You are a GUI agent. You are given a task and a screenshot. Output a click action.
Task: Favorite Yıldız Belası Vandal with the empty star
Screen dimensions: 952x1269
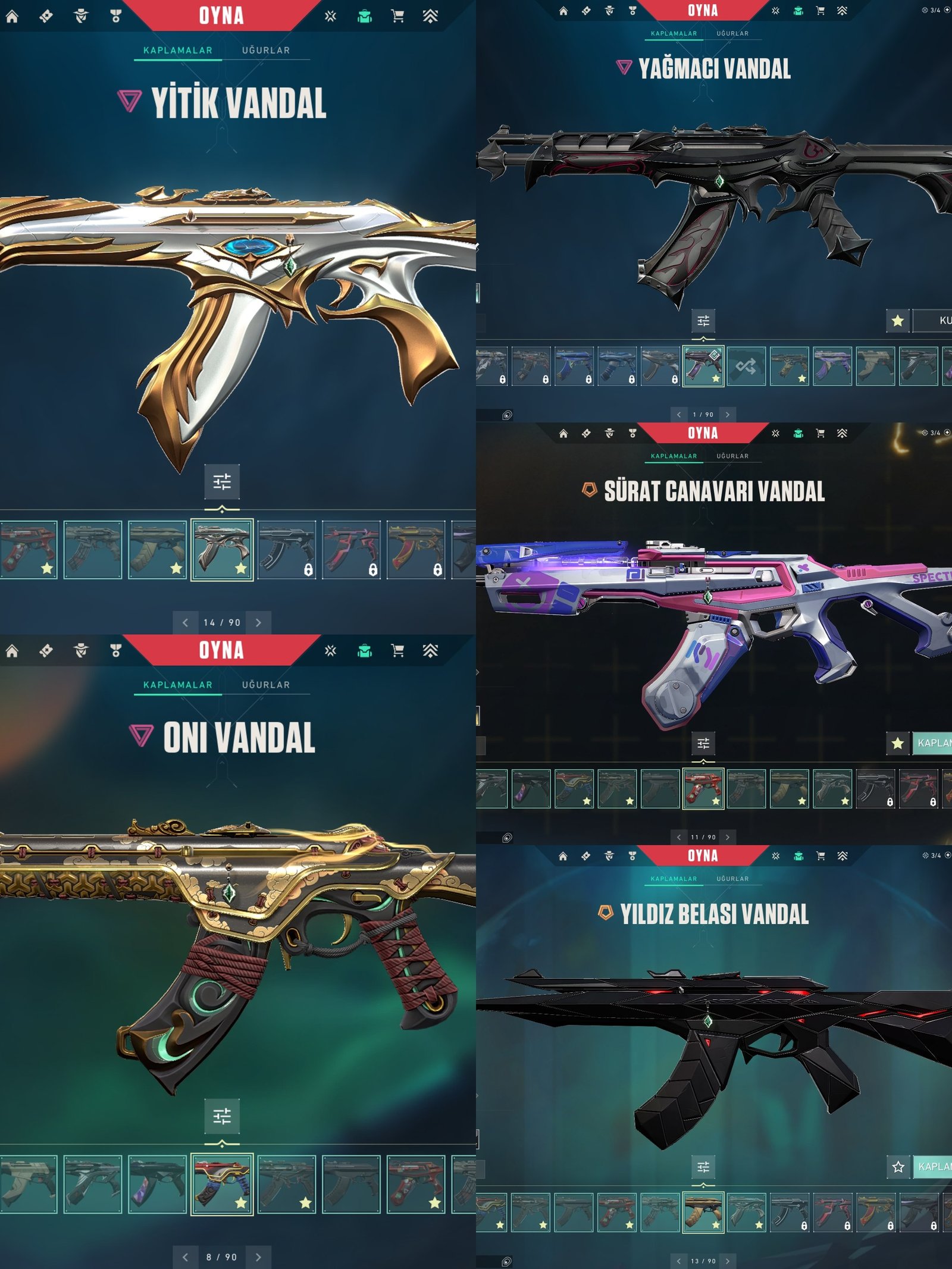pos(898,1167)
